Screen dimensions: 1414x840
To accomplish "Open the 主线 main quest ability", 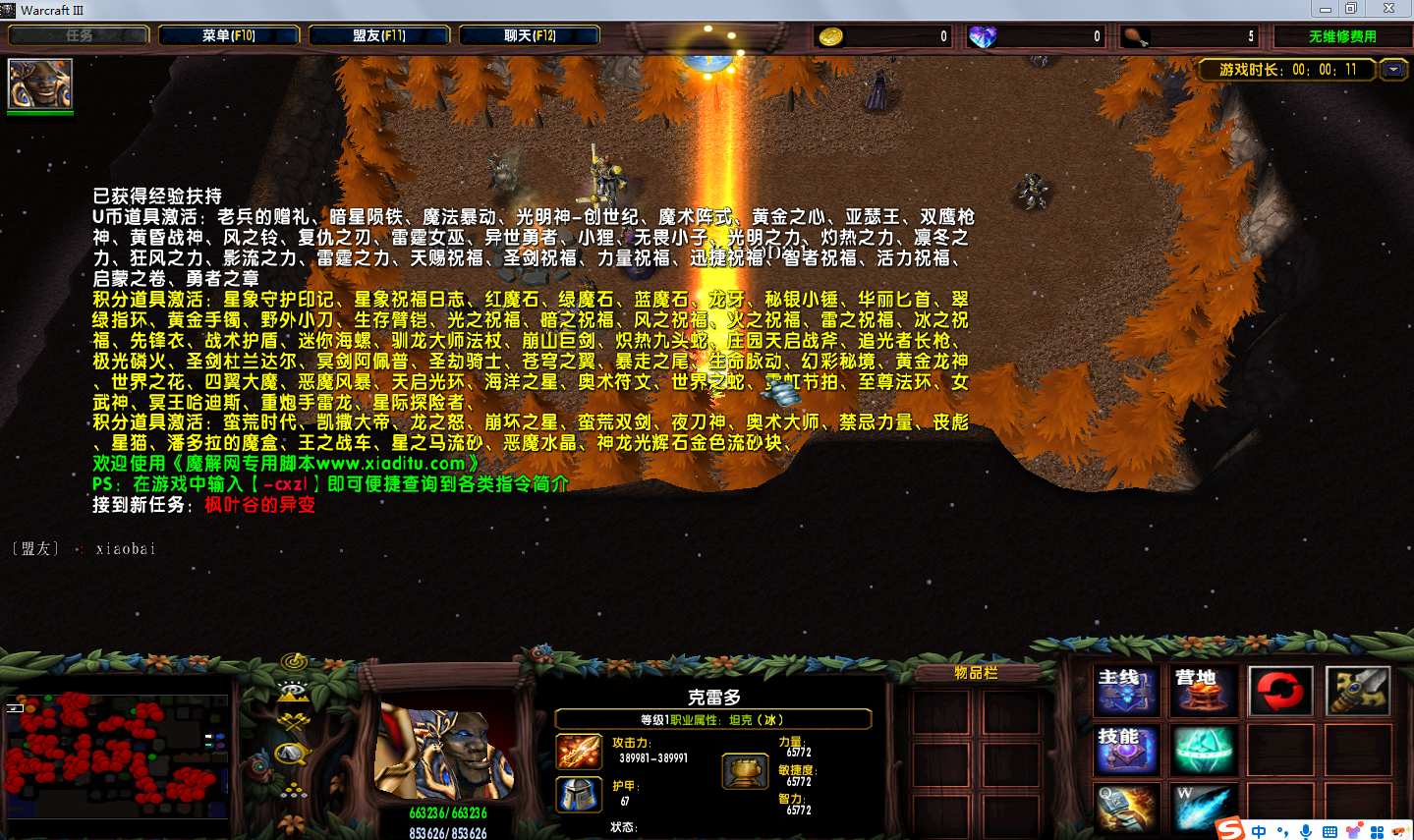I will pos(1127,691).
